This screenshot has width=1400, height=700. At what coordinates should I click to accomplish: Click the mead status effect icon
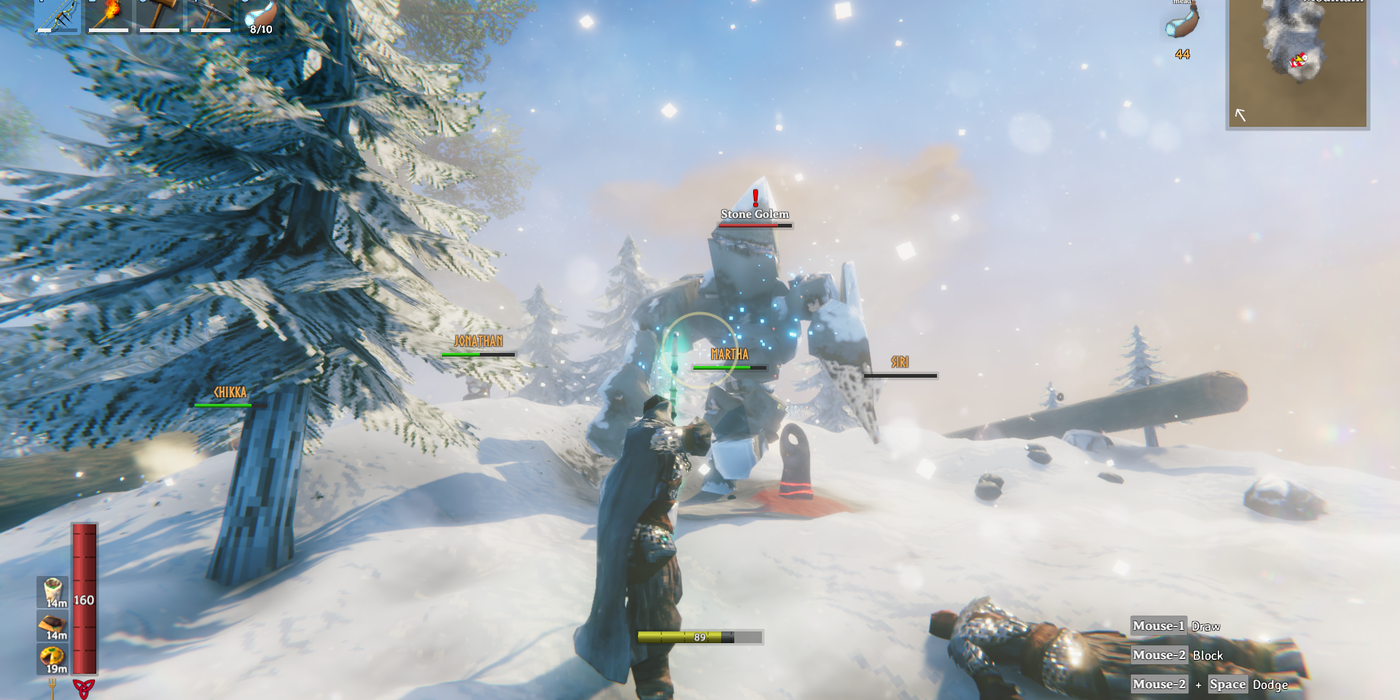click(1183, 21)
